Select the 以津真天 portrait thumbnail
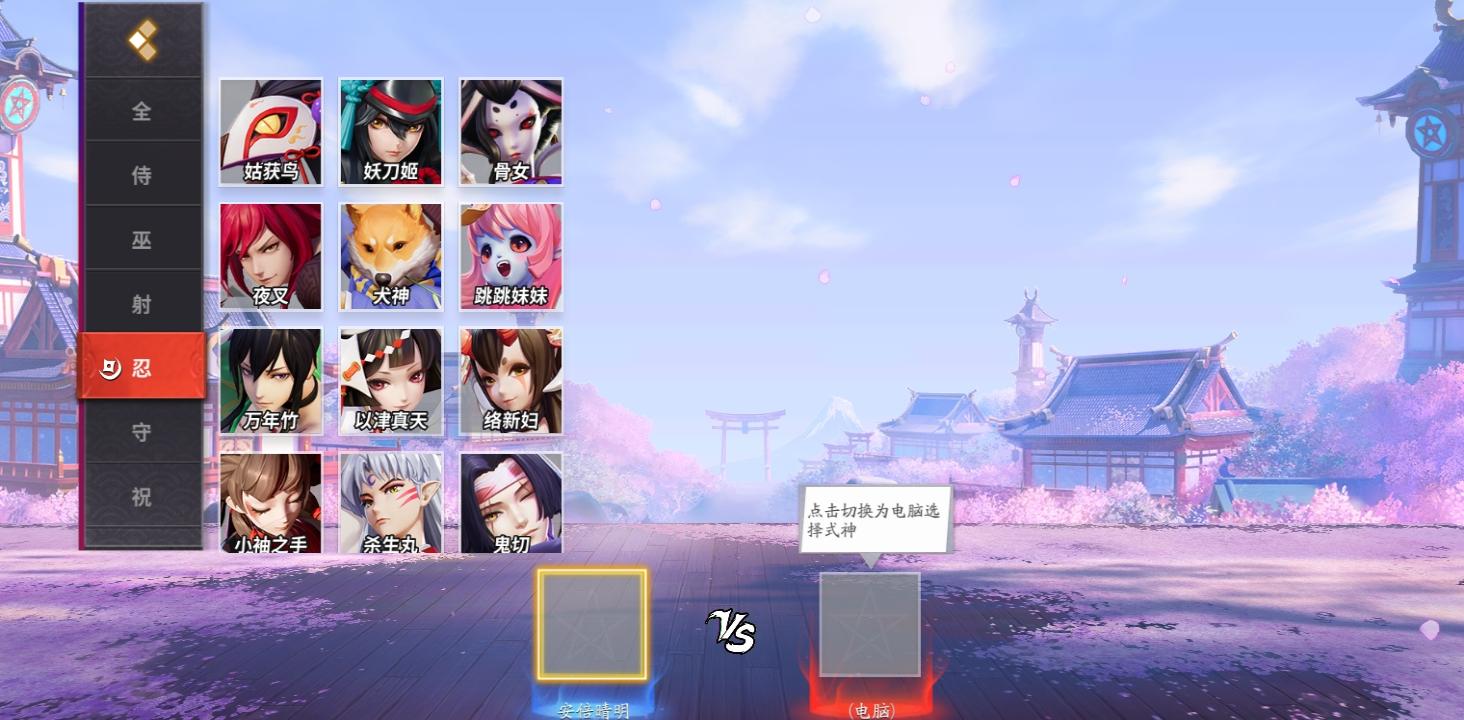The height and width of the screenshot is (720, 1464). 390,380
